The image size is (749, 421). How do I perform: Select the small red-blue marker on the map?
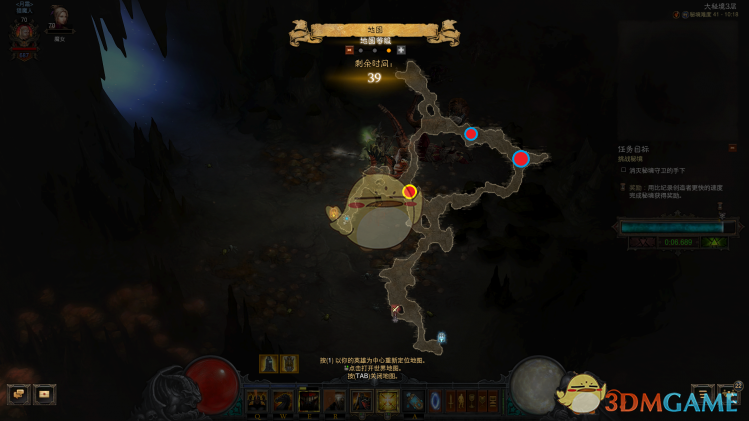point(470,133)
